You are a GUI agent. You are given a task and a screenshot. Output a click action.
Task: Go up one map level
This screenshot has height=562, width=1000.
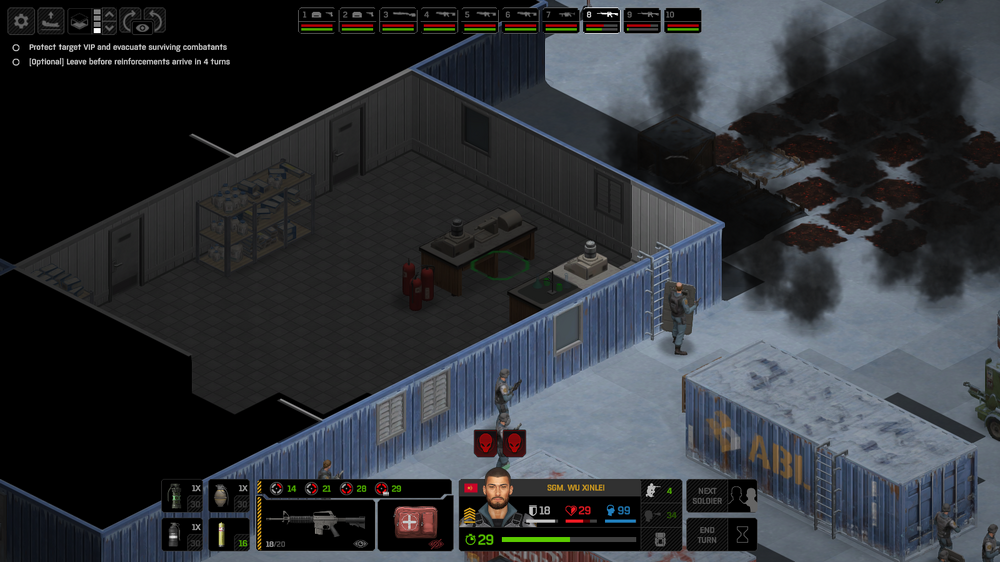pyautogui.click(x=109, y=14)
